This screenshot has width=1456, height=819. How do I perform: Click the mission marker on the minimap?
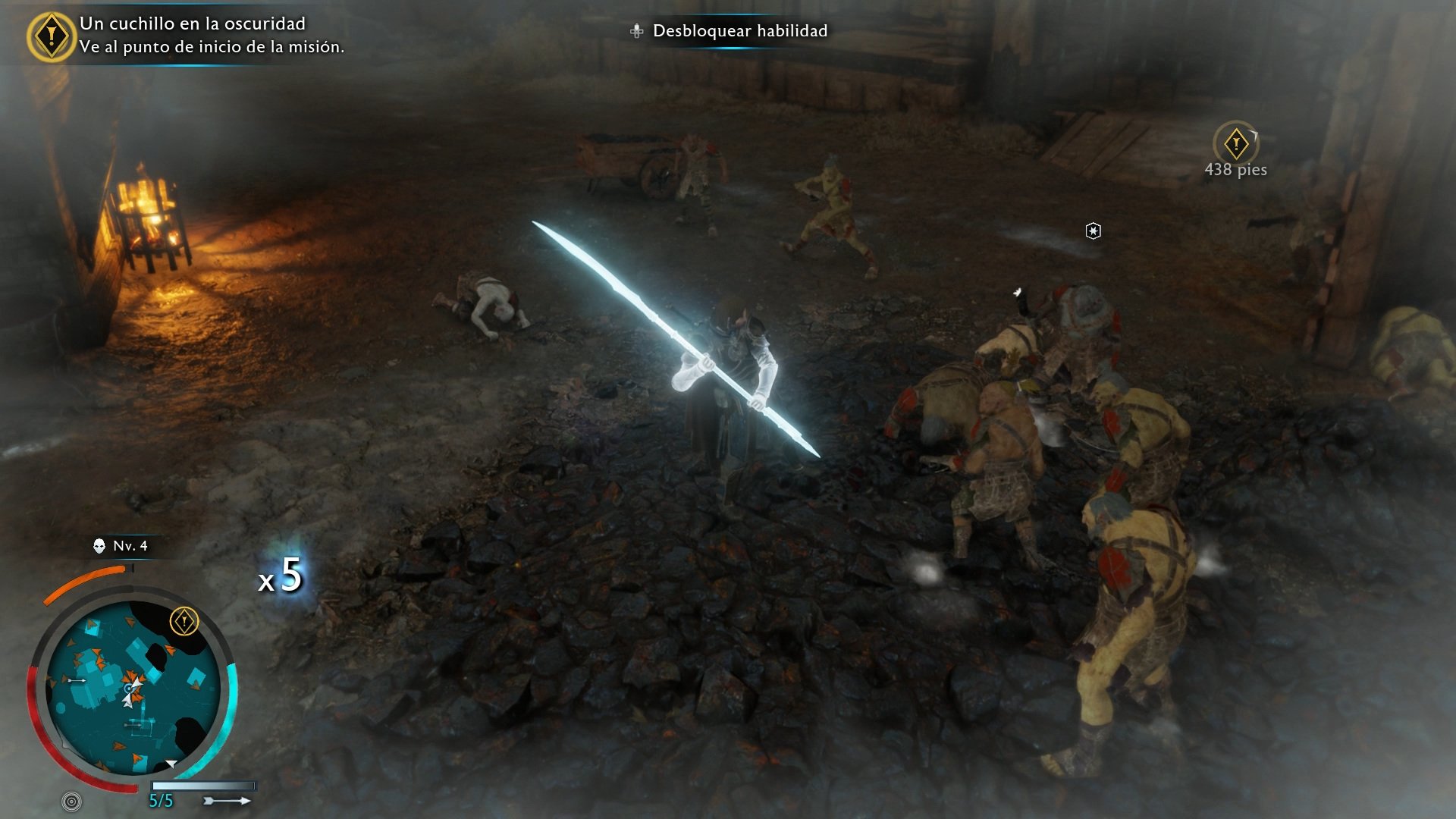pyautogui.click(x=184, y=622)
